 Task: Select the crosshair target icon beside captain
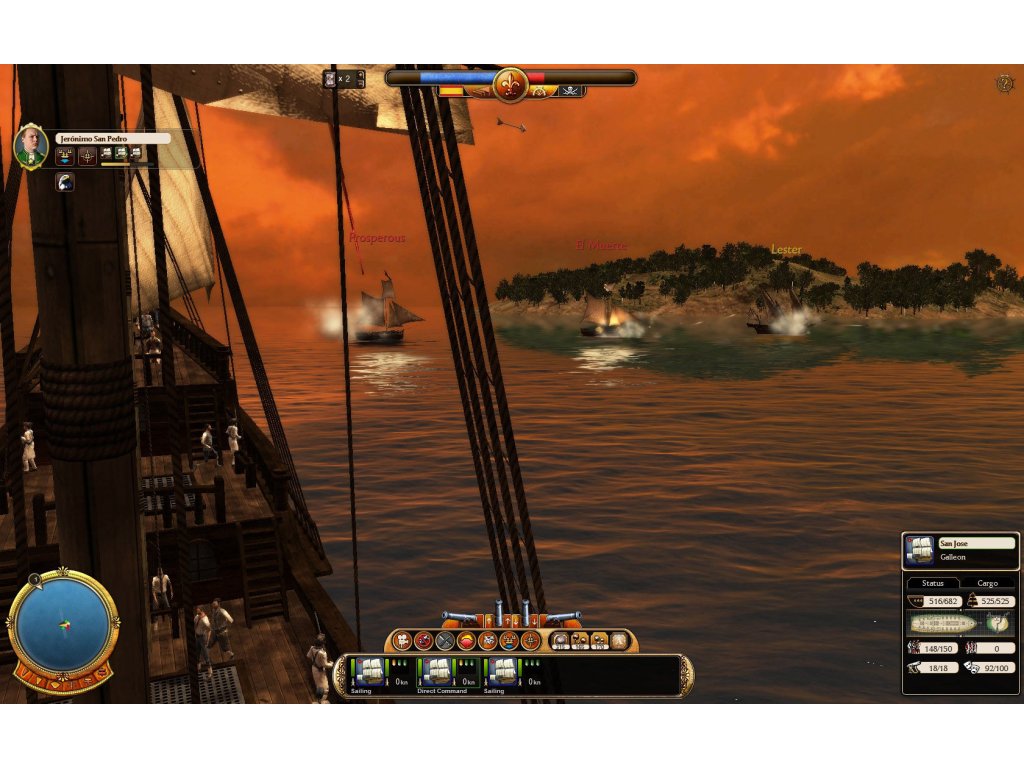click(88, 155)
